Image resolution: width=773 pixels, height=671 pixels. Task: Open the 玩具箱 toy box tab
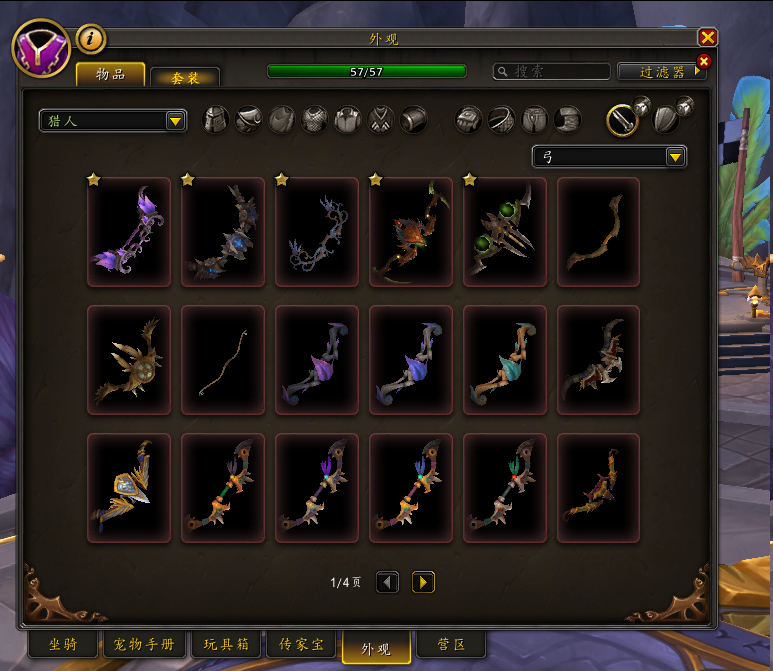(224, 645)
